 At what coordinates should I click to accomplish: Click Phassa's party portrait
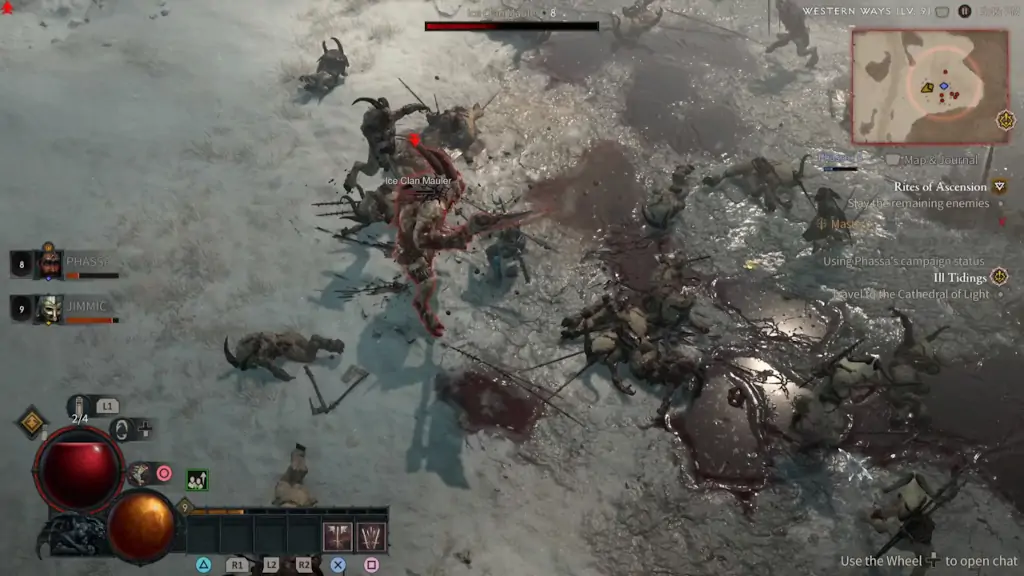(50, 264)
